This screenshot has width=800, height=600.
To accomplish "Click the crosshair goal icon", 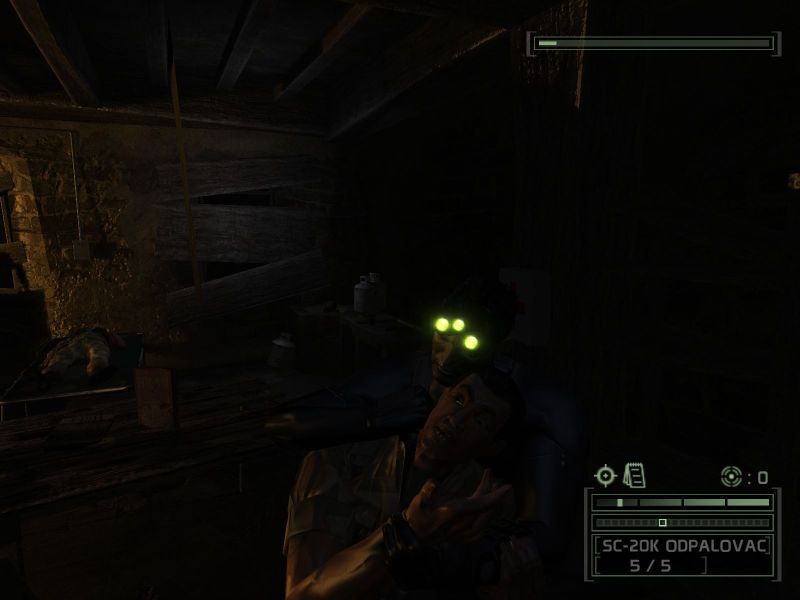I will 606,476.
